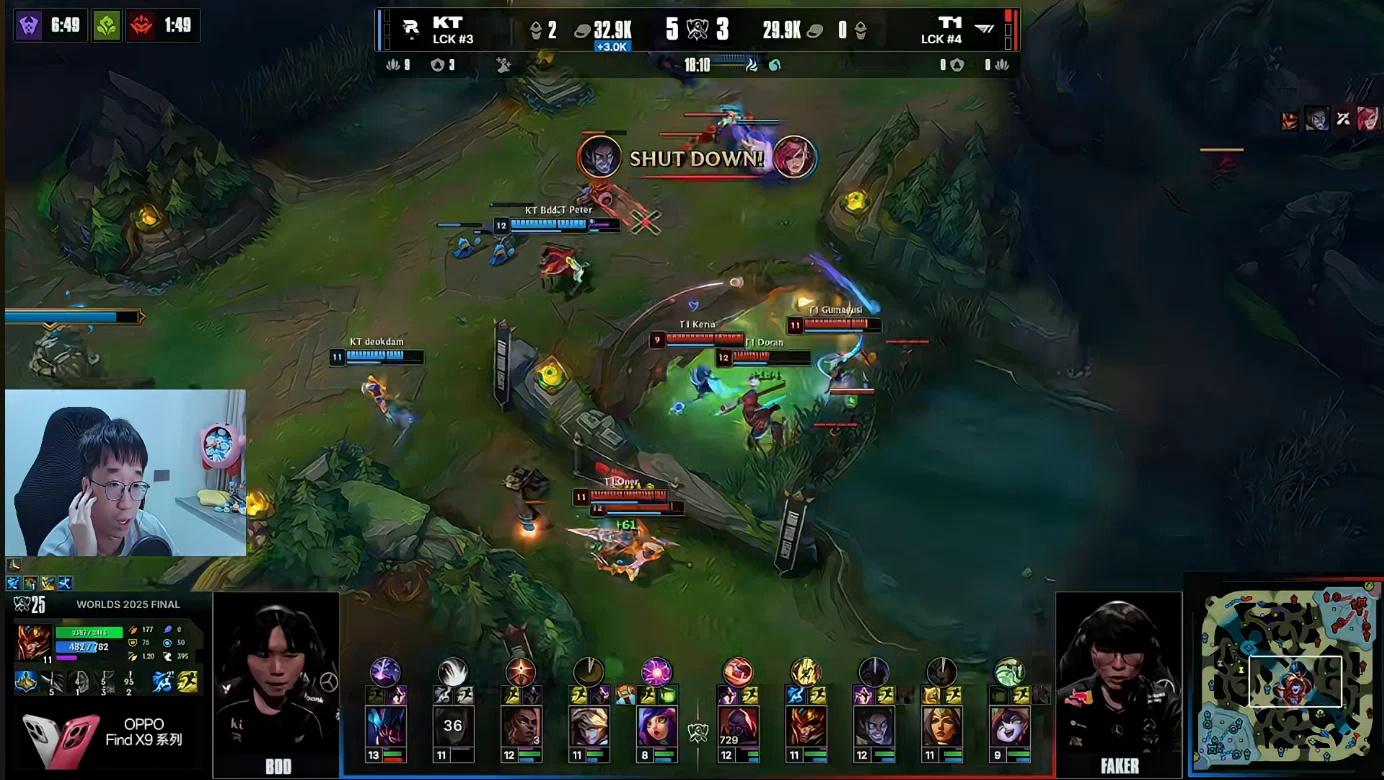This screenshot has width=1384, height=780.
Task: Click the minimap in the corner
Action: [x=1283, y=673]
